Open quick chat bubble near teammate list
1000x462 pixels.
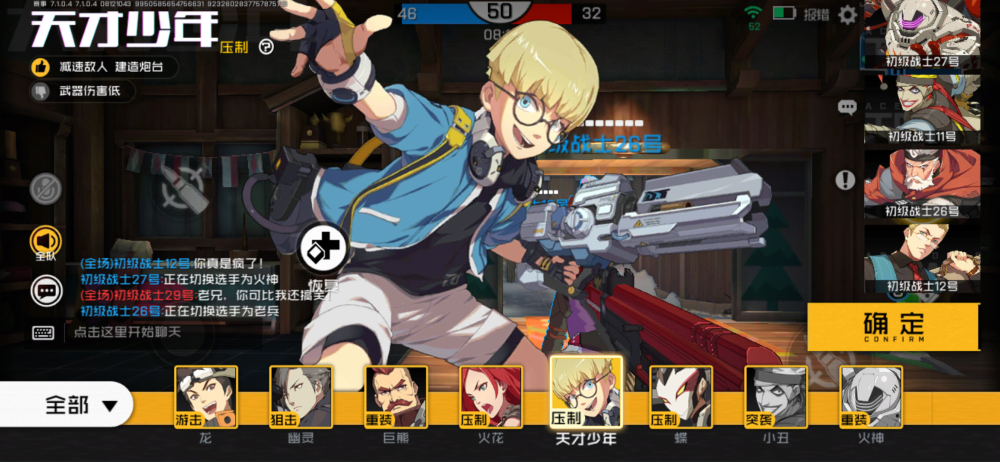point(847,107)
